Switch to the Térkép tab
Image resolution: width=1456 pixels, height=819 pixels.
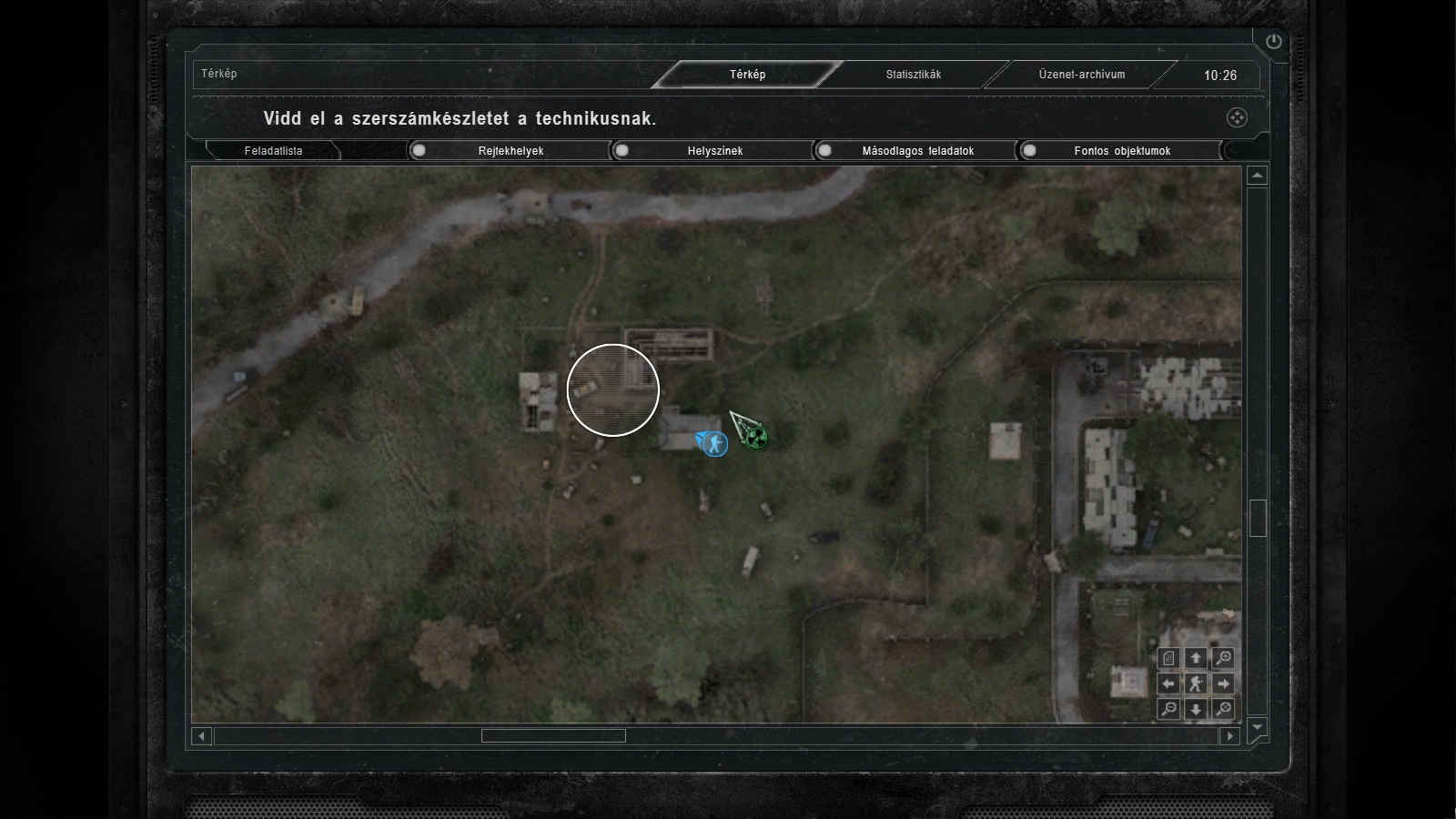click(747, 75)
